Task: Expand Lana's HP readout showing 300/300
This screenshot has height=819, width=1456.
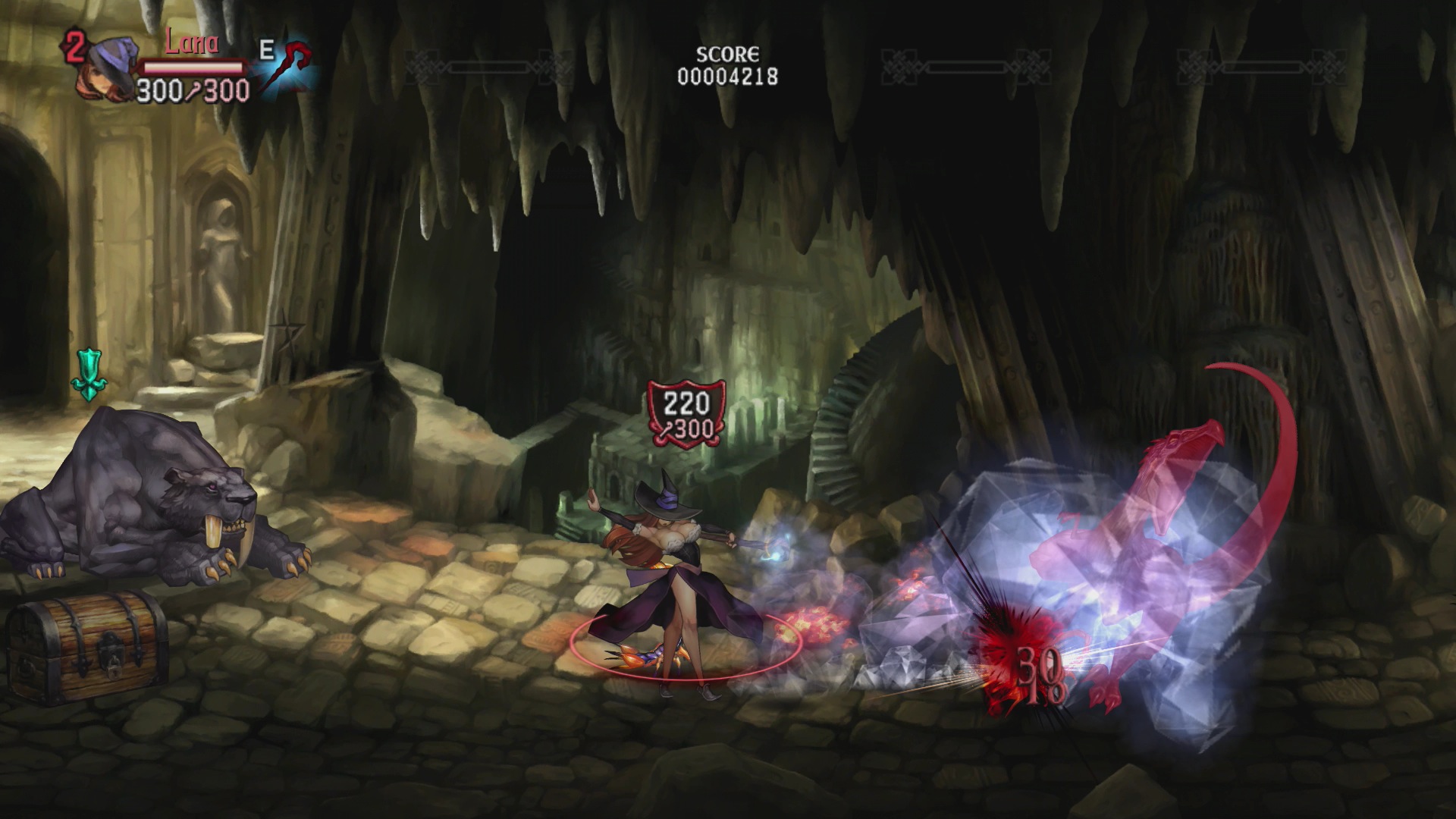Action: (193, 91)
